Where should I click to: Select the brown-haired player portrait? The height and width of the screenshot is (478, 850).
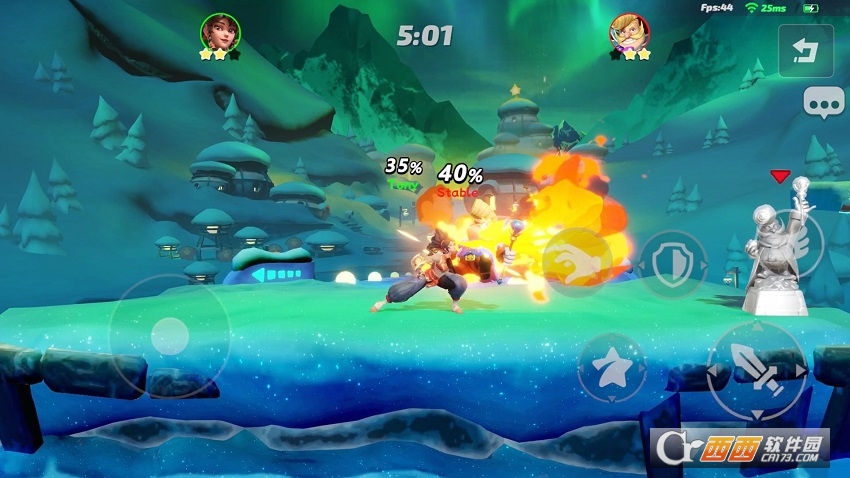219,32
